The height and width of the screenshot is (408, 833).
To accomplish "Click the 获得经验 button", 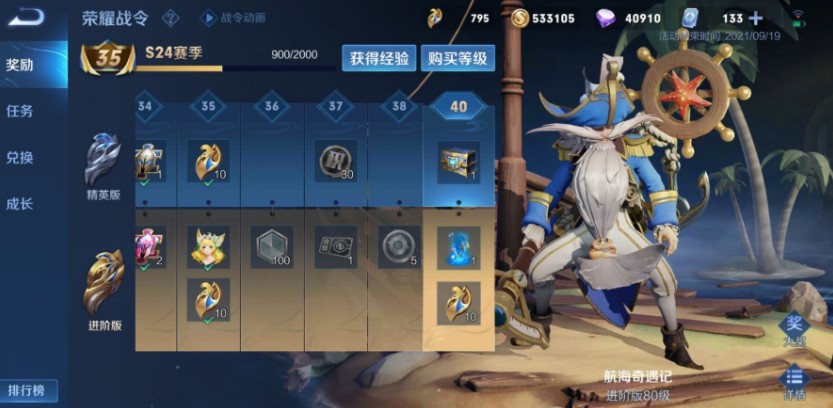I will 379,58.
